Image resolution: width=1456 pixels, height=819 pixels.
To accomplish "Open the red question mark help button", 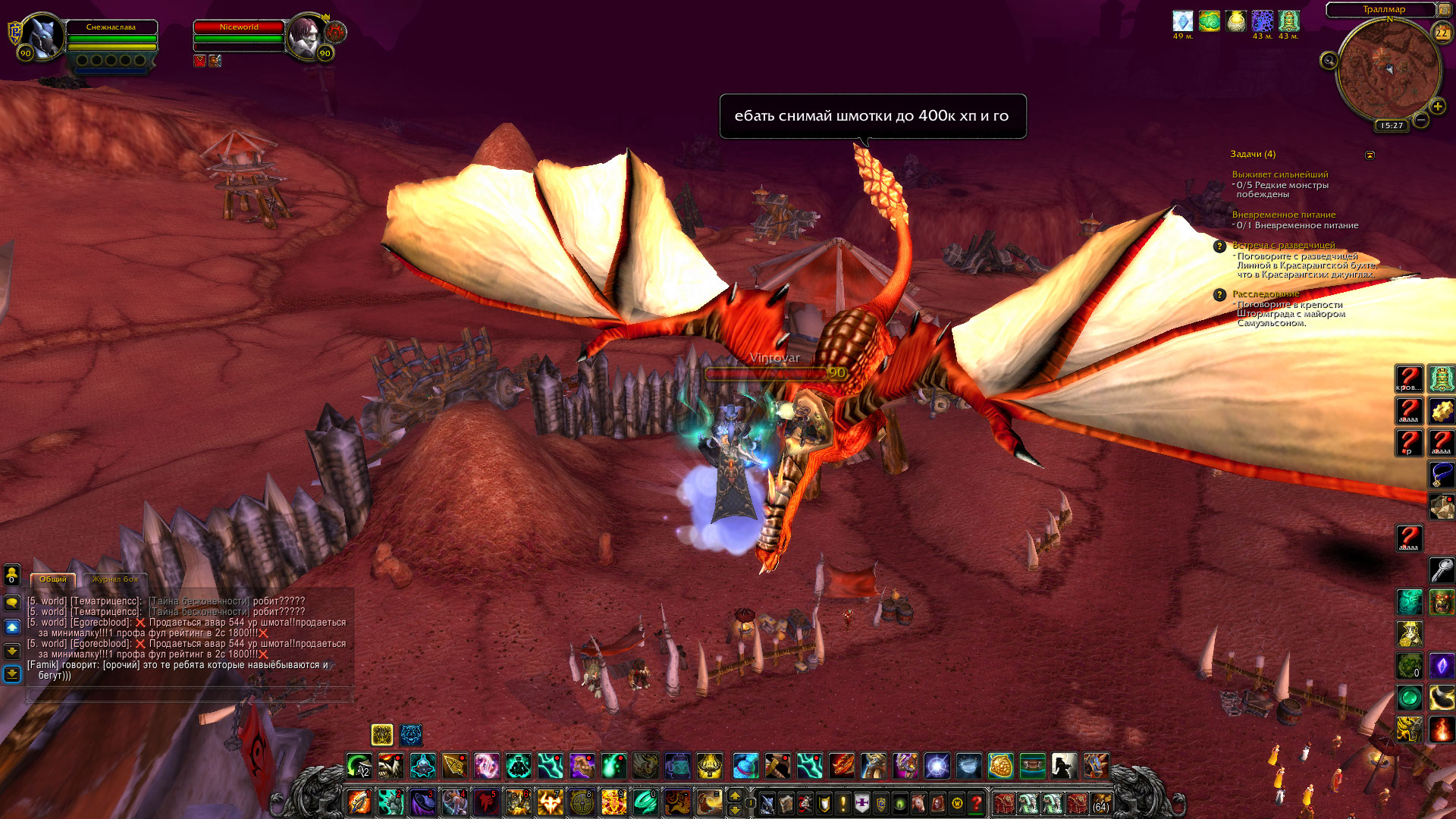I will (977, 803).
